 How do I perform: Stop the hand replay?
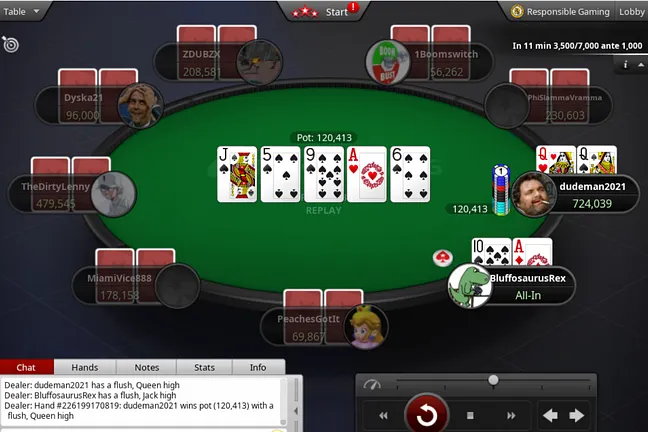pos(470,415)
